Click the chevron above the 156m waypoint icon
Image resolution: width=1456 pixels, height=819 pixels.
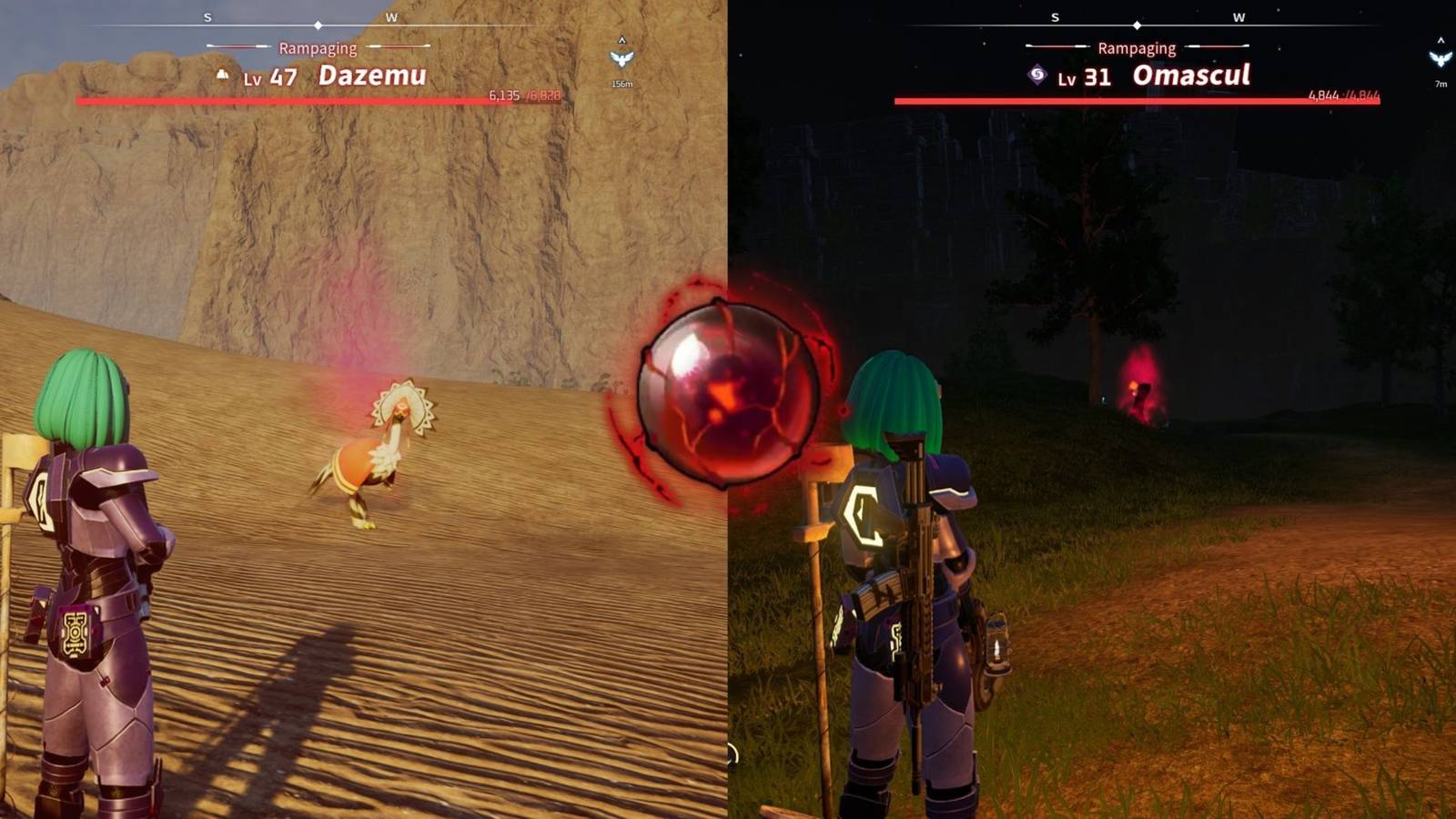point(622,40)
